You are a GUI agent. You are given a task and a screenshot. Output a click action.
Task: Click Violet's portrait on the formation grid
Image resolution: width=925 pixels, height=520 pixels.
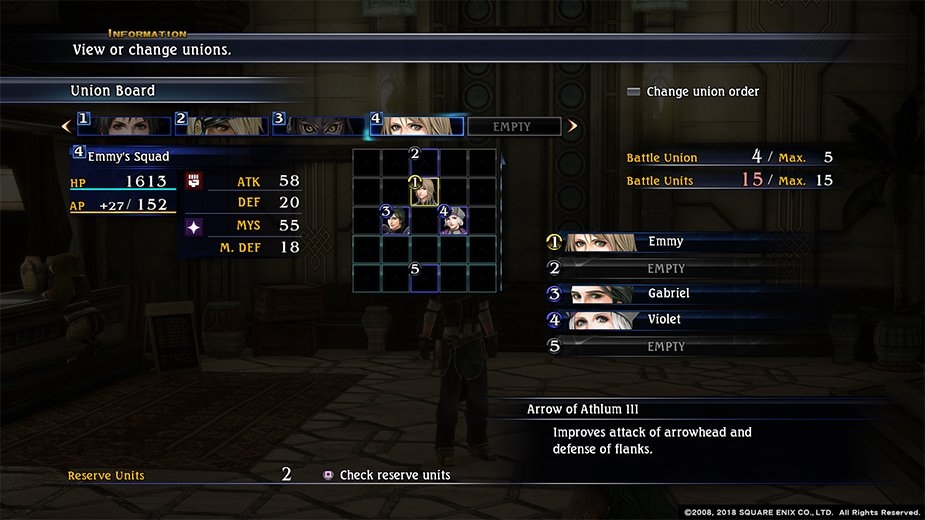(x=454, y=220)
